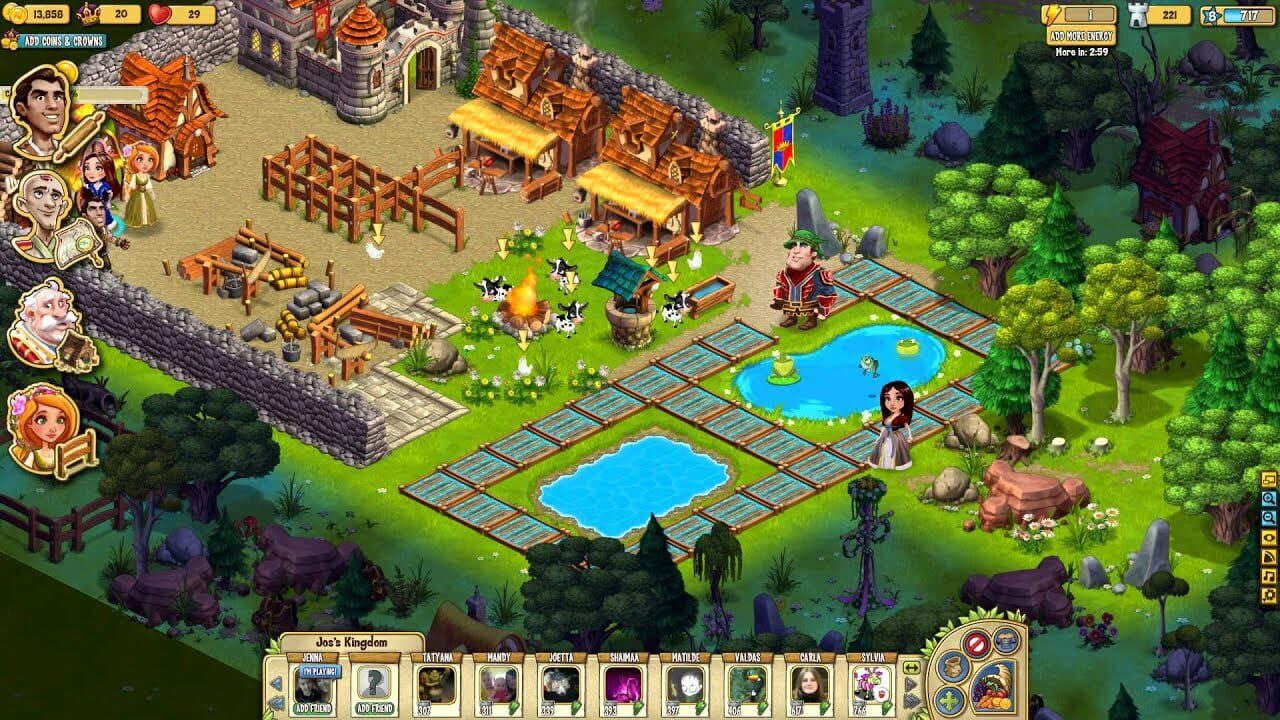This screenshot has width=1280, height=720.
Task: Click the move tool cross-arrows icon
Action: (948, 698)
